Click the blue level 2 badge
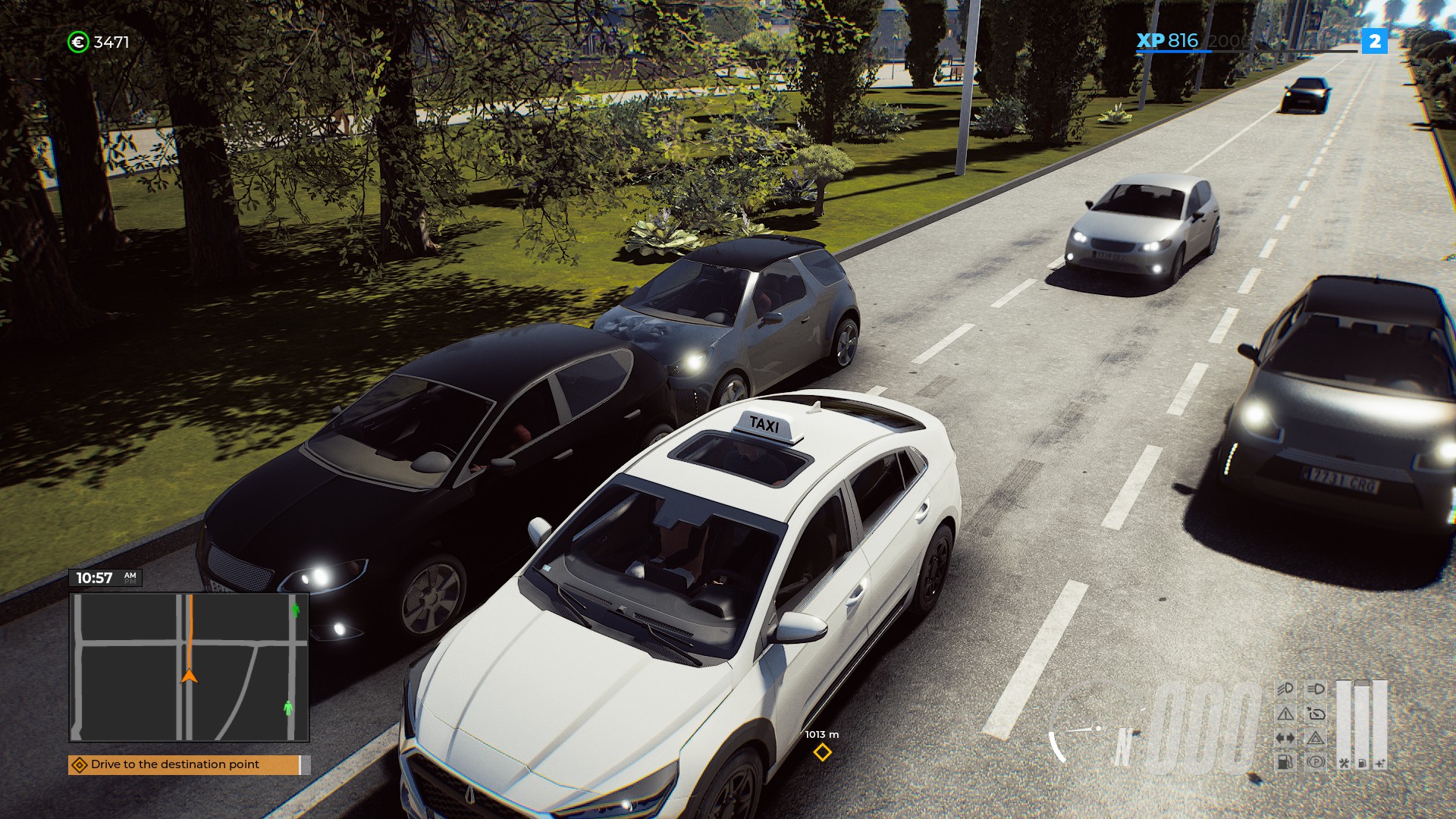The height and width of the screenshot is (819, 1456). 1374,41
